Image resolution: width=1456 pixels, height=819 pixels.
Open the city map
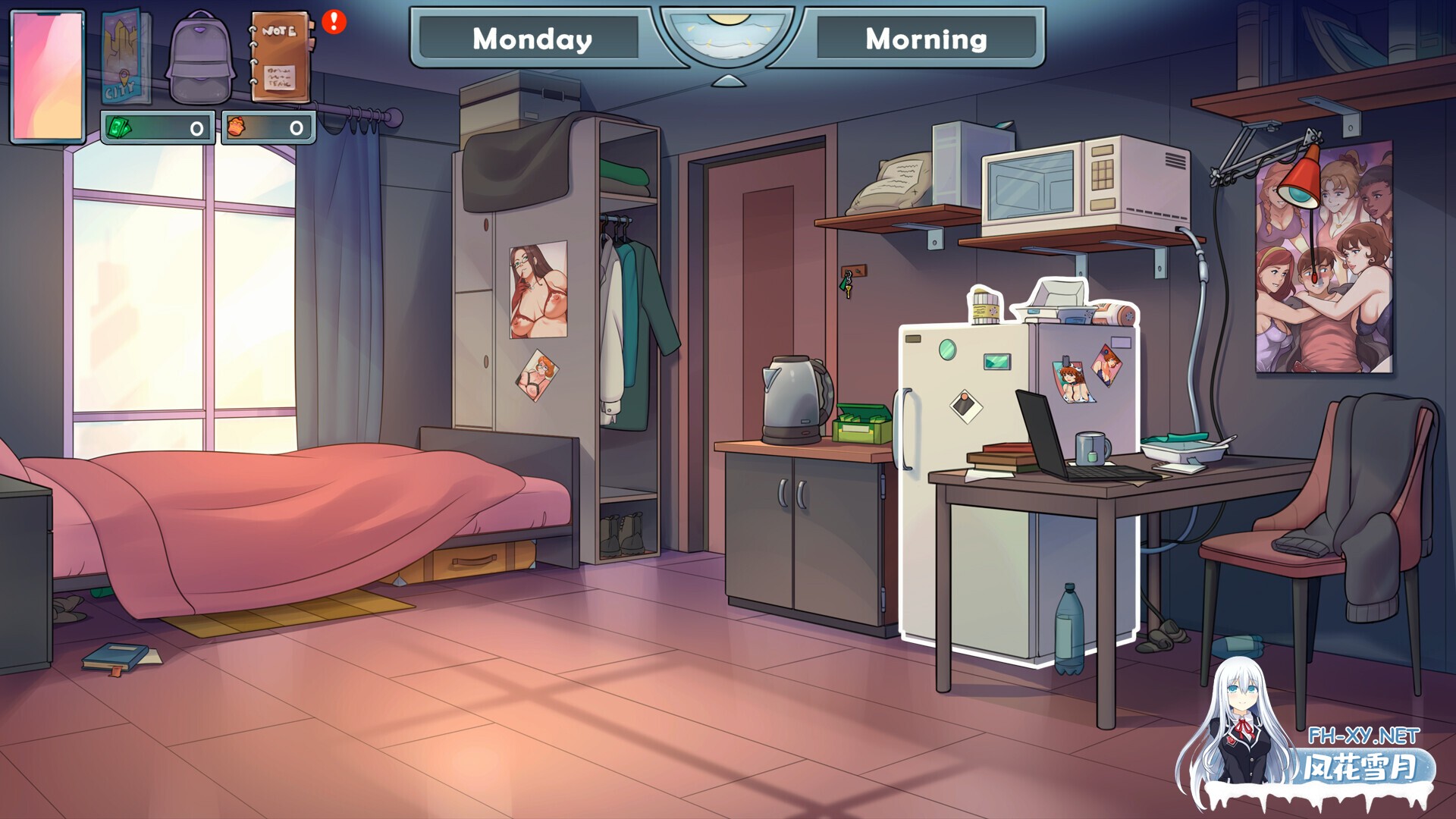point(125,58)
